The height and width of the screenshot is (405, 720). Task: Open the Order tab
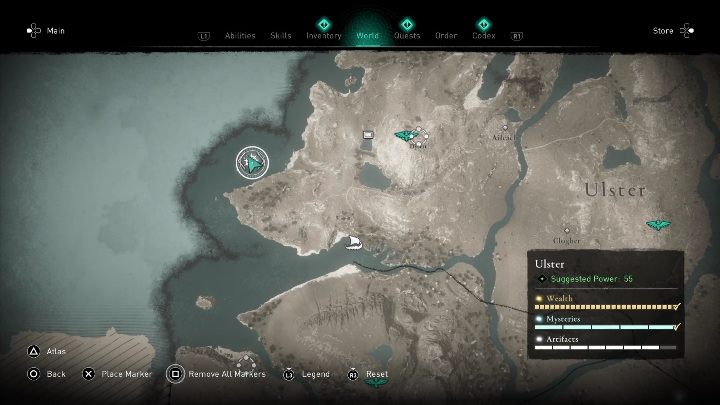[x=446, y=35]
